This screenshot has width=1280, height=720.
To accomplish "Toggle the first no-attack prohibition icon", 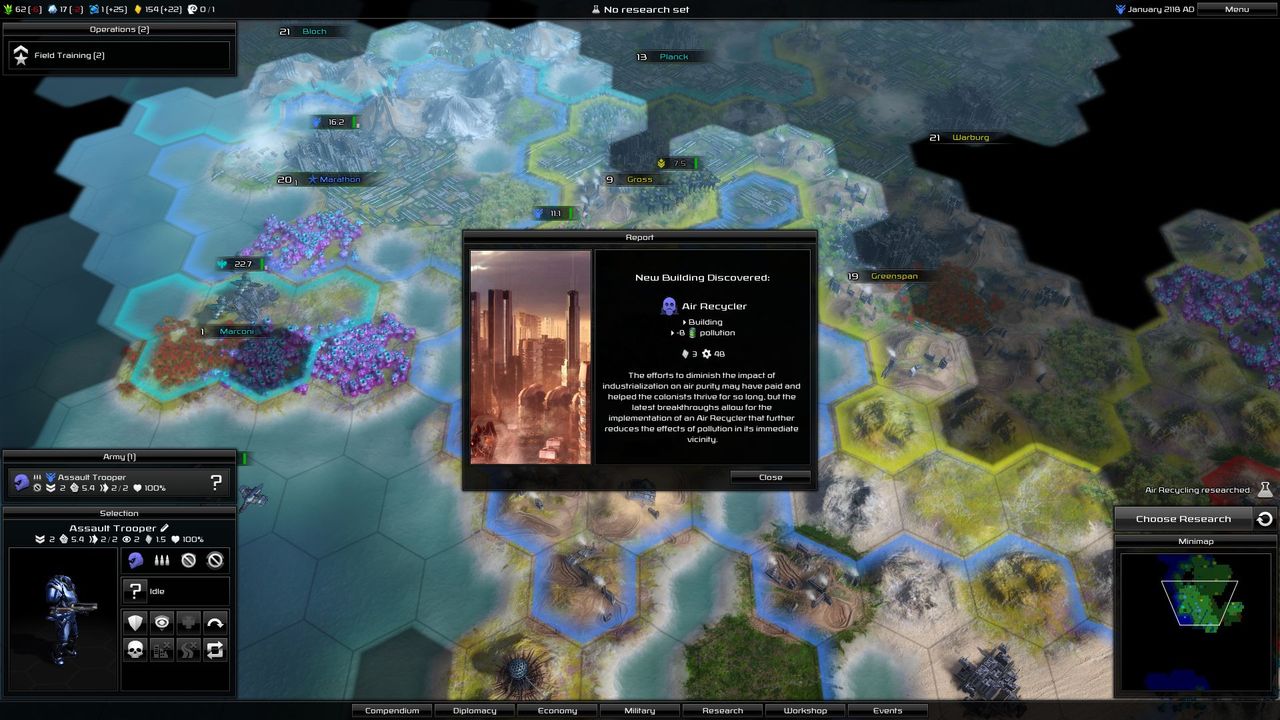I will pos(188,560).
